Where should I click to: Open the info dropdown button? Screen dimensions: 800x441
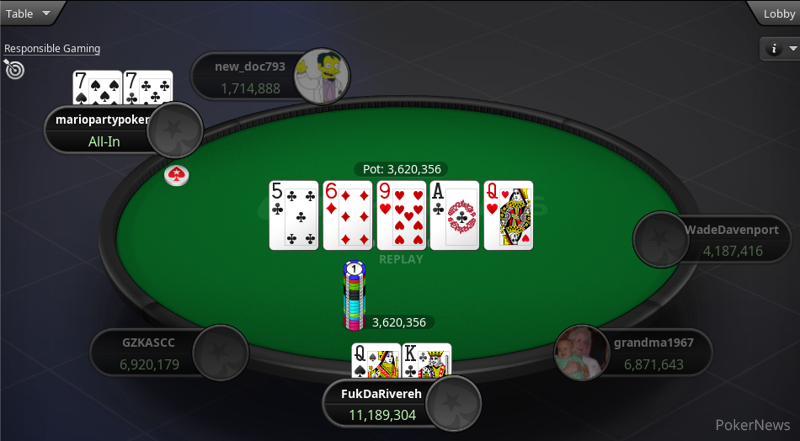pos(780,48)
